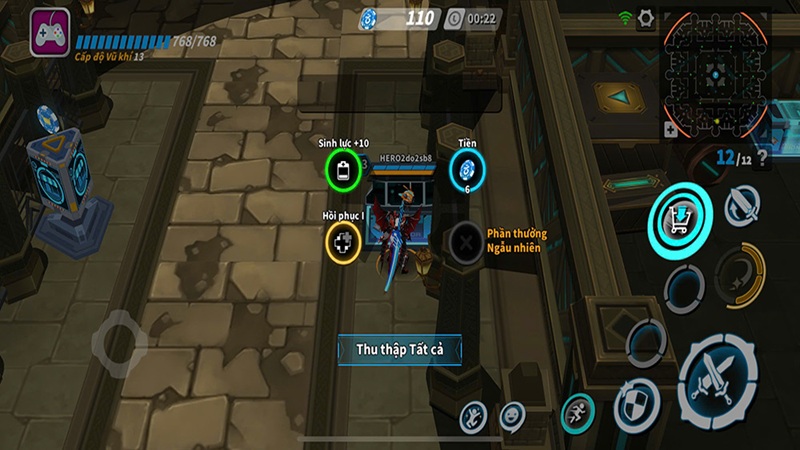
Task: Show help with the question mark button
Action: 762,158
